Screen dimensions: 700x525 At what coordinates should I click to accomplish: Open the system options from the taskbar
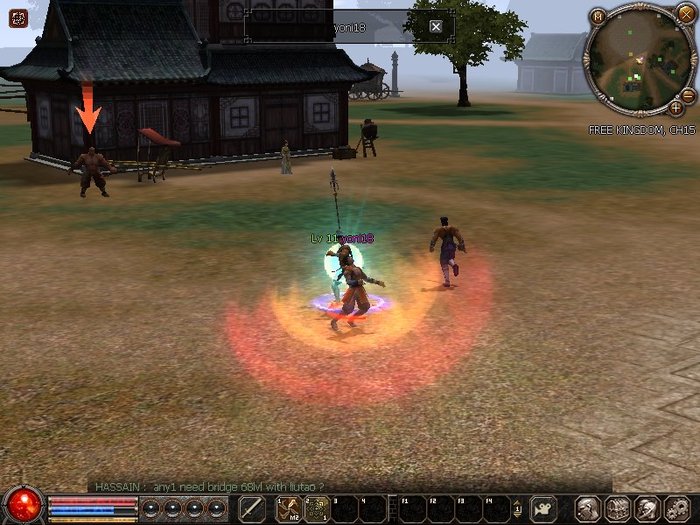677,508
